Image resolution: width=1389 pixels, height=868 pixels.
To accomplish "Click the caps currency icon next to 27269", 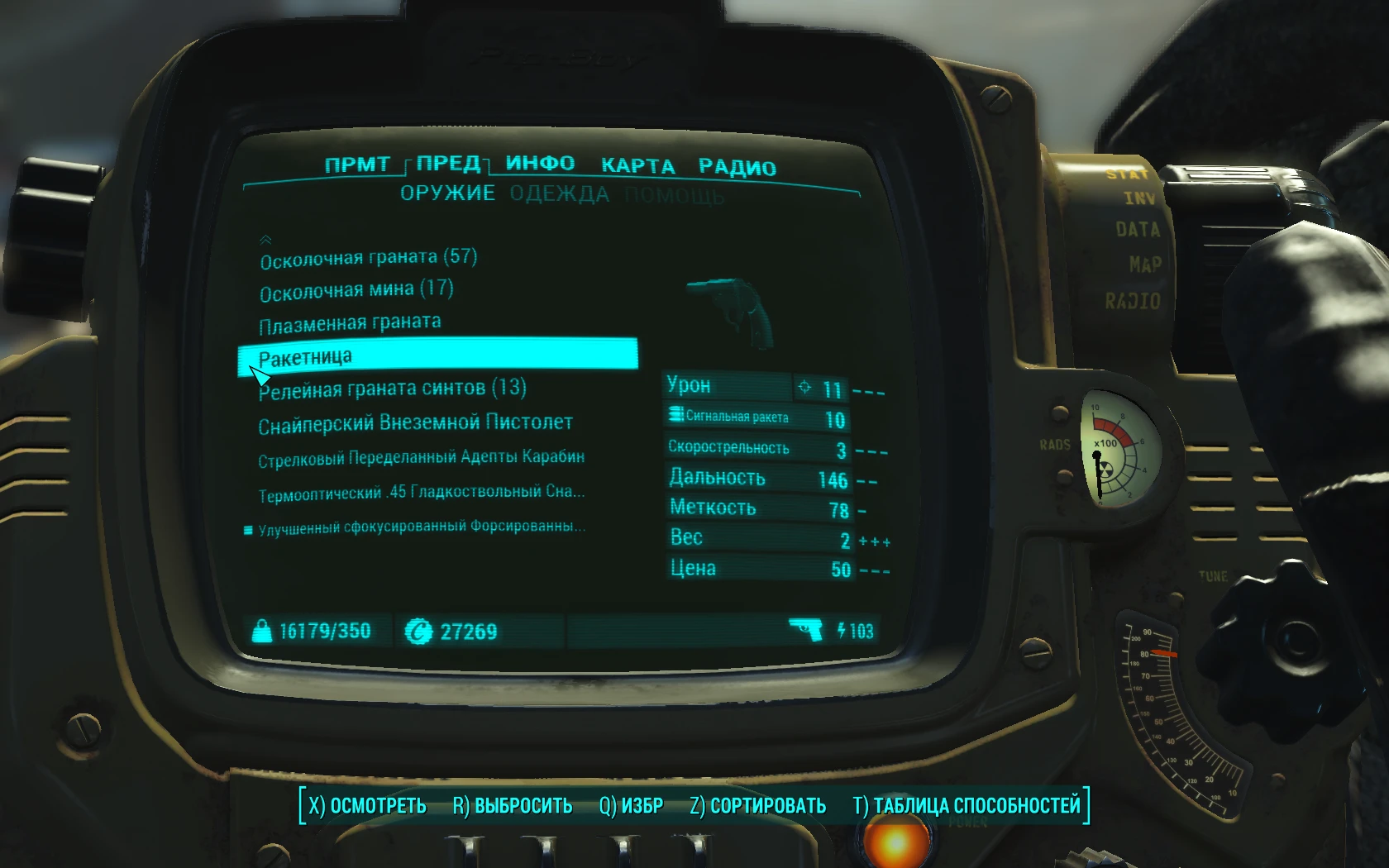I will coord(420,631).
